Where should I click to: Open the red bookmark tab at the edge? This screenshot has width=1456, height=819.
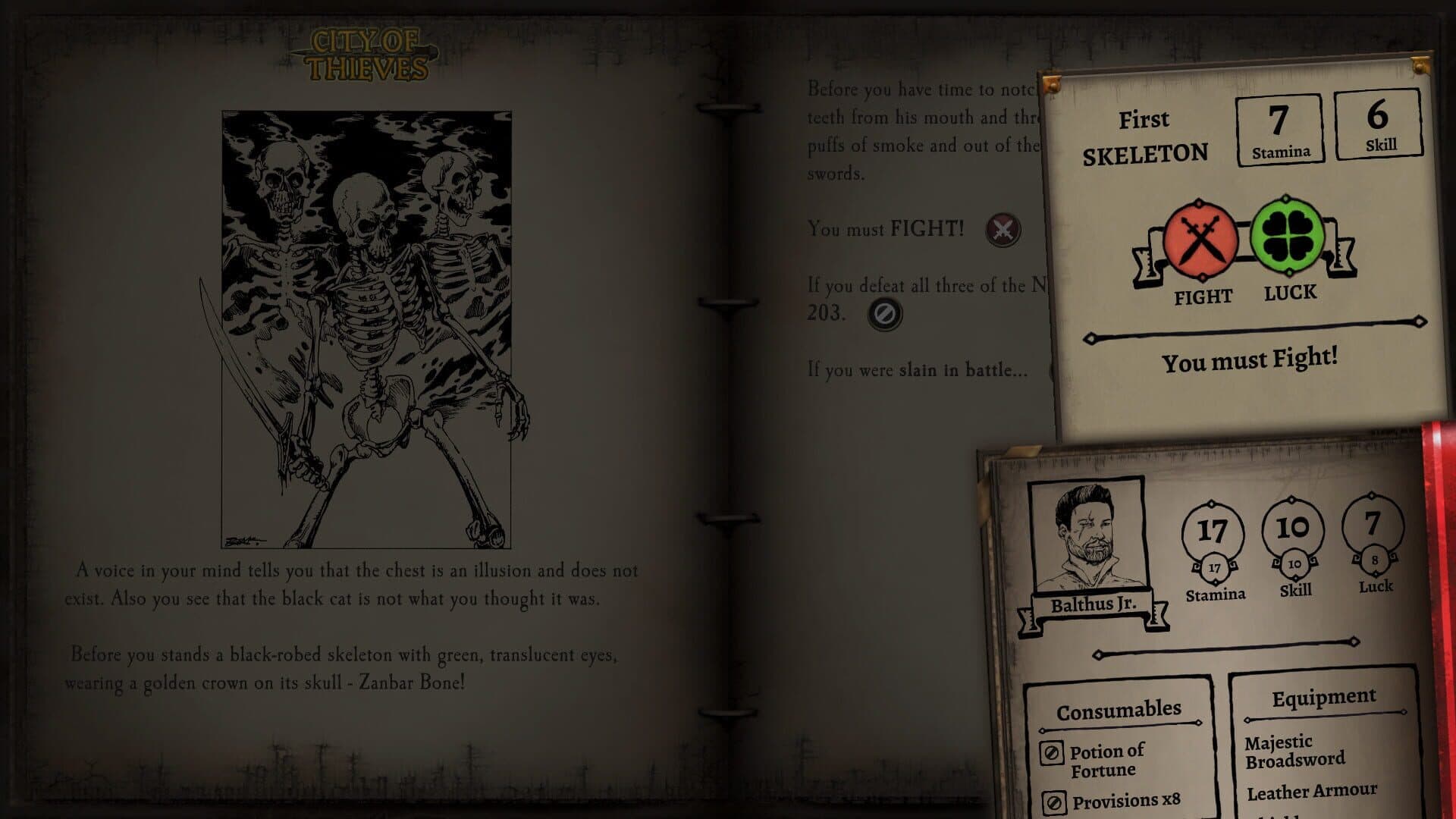[1440, 607]
